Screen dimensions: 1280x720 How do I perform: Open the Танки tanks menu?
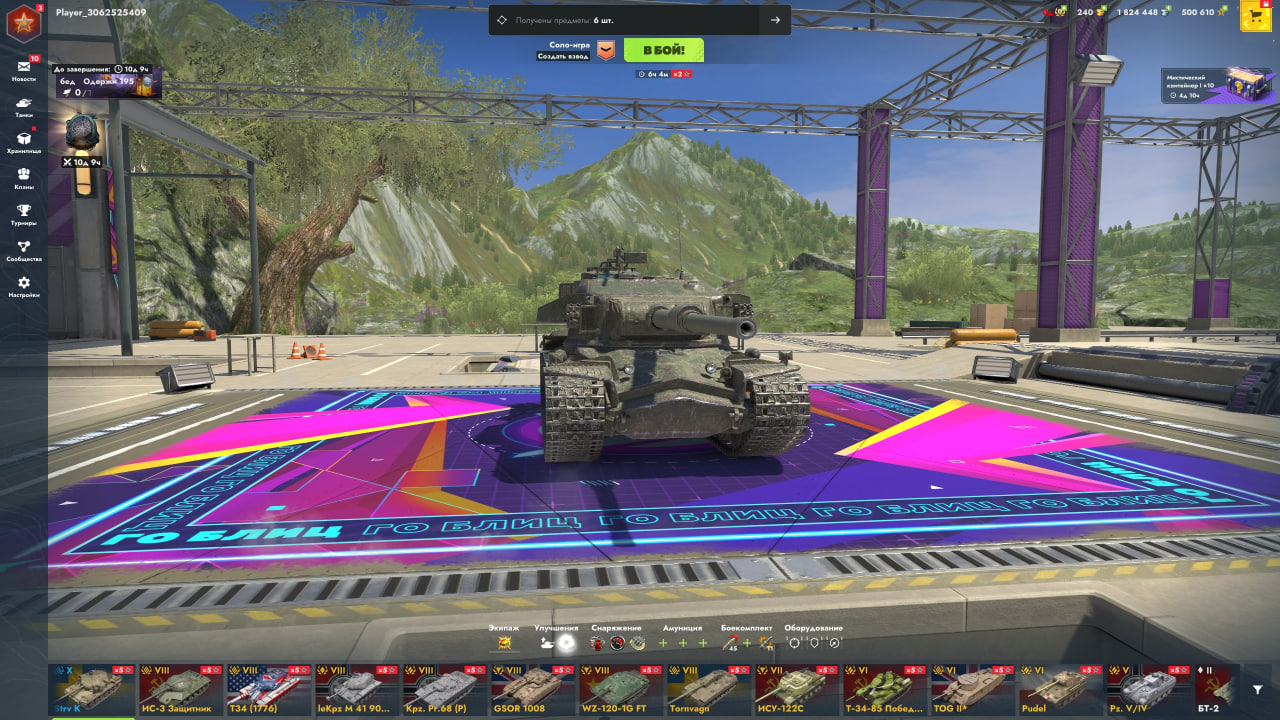point(24,107)
